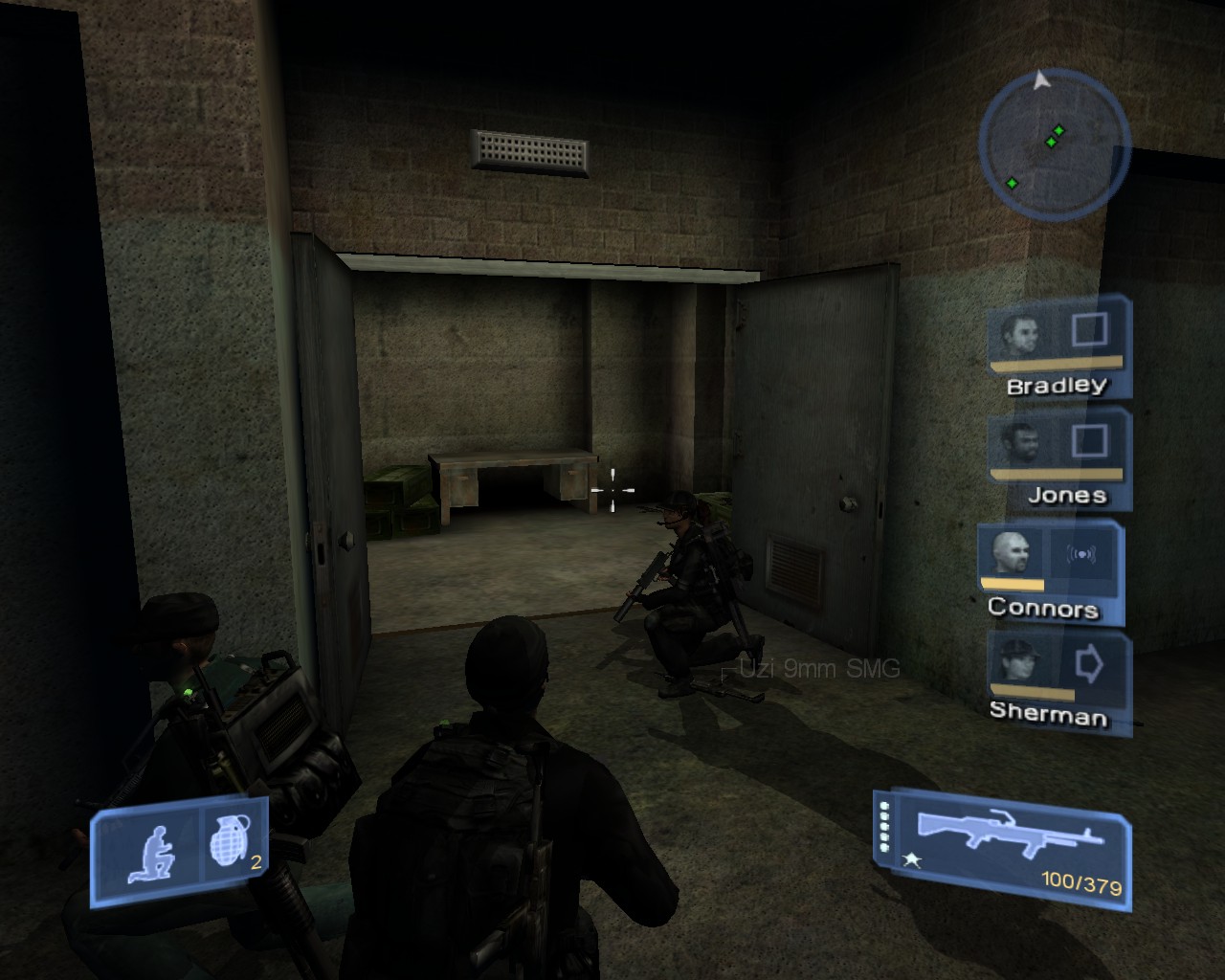
Task: Click the crouching stance icon
Action: (150, 854)
